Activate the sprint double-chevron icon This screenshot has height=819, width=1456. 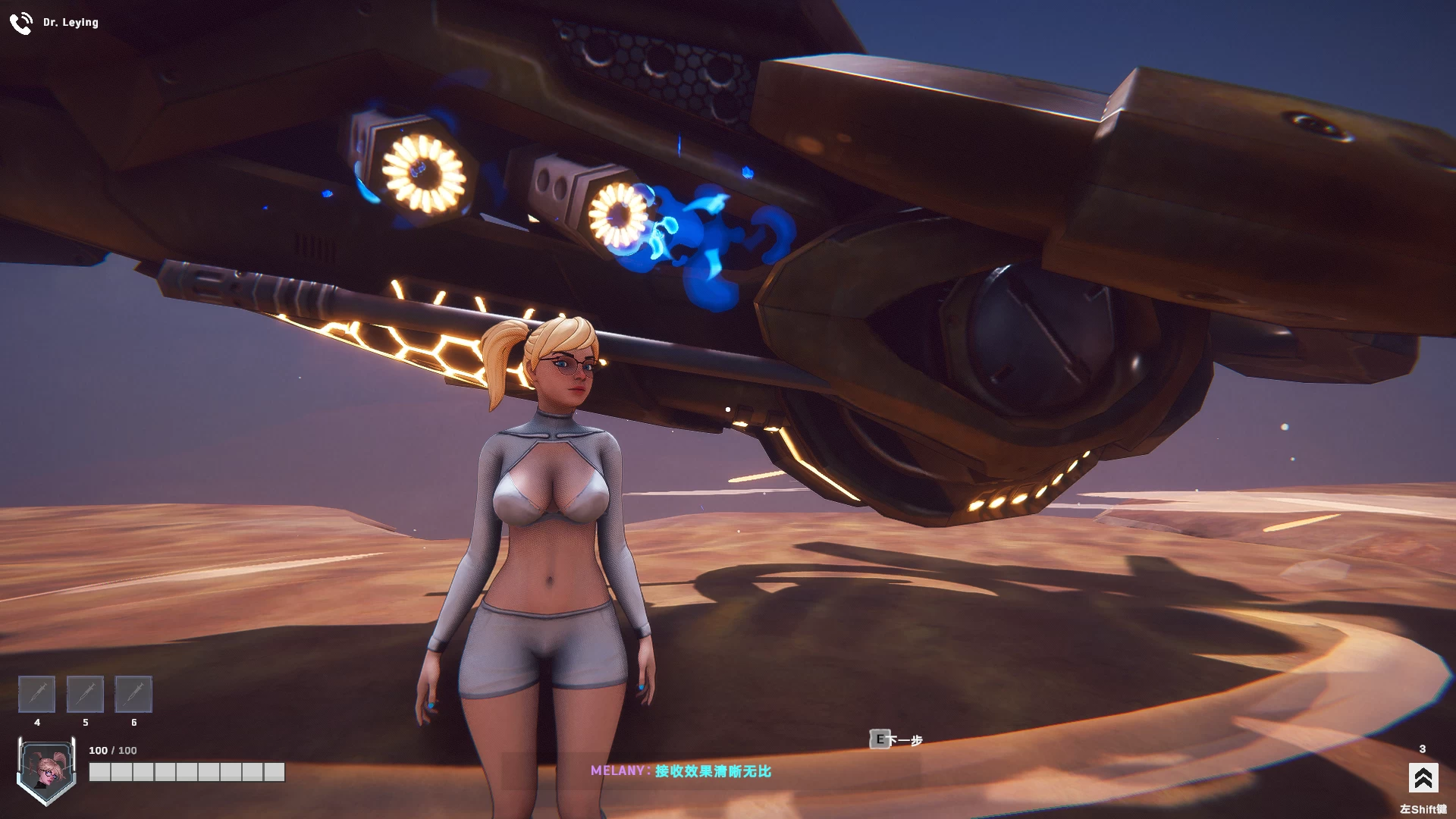[x=1422, y=778]
